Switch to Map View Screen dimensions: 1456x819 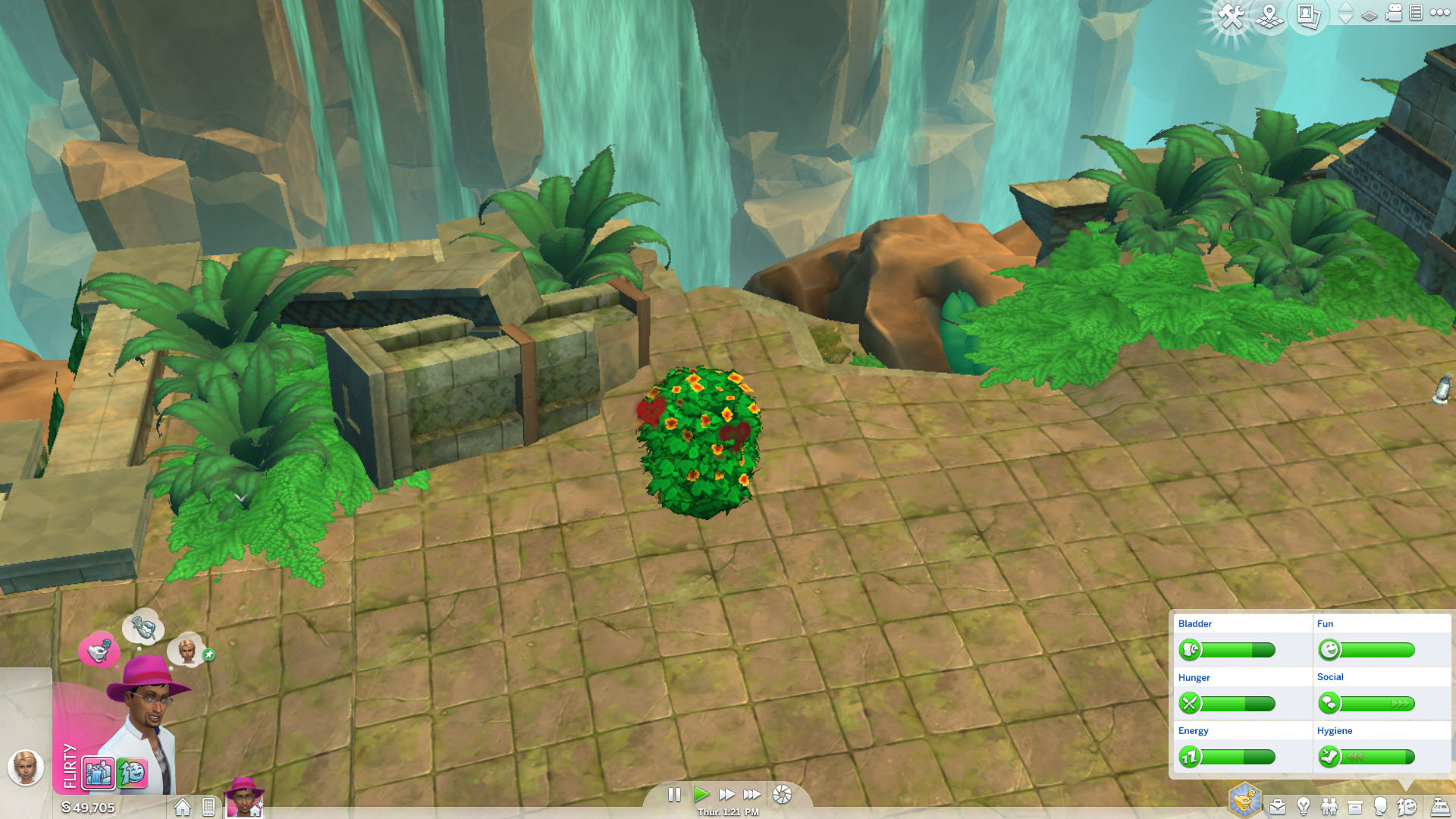tap(1269, 15)
